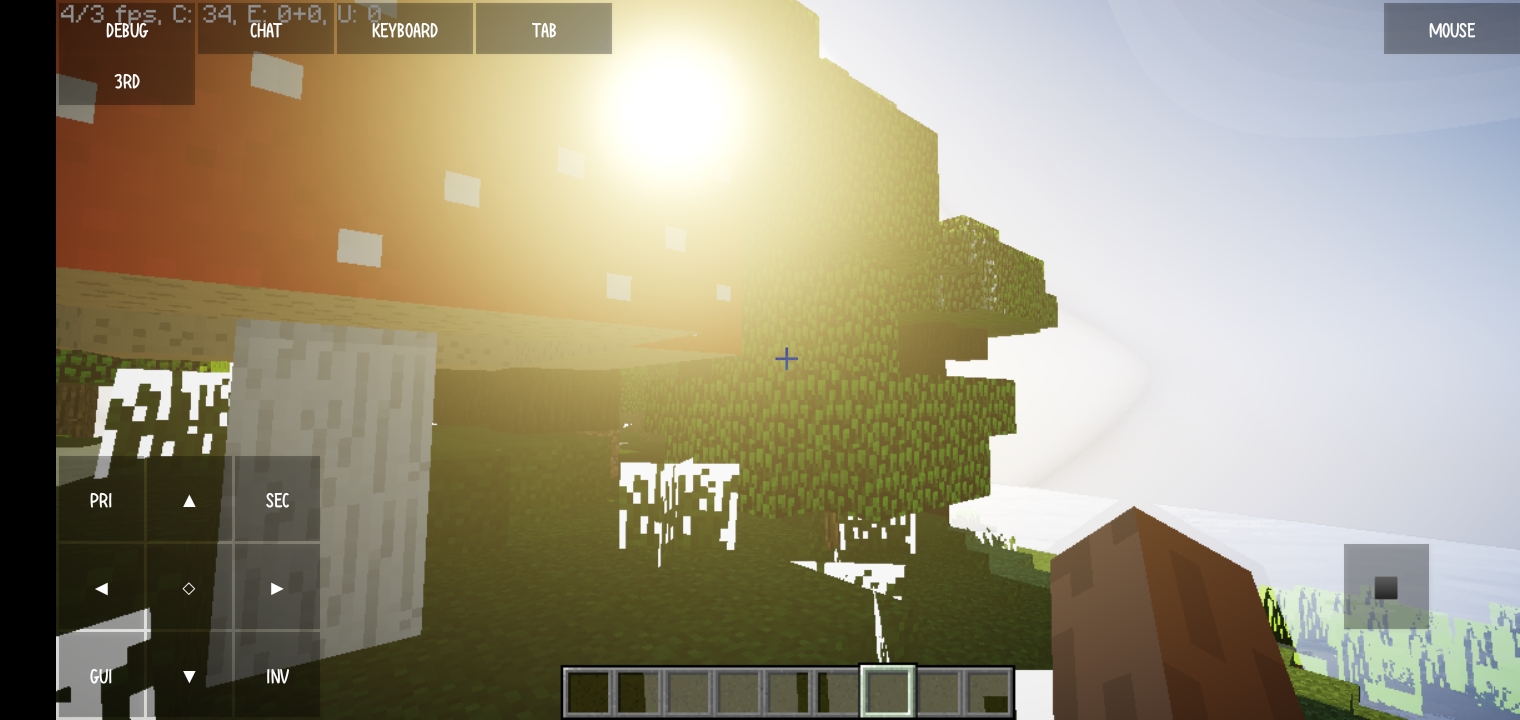Tap the center diamond sneak control

point(189,588)
